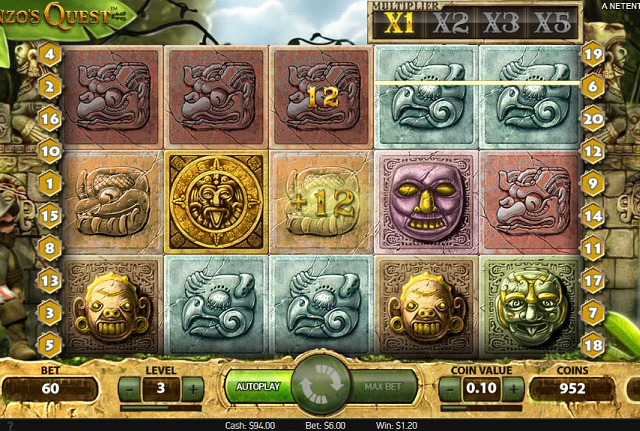
Task: Select the payline 10 marker
Action: click(49, 151)
